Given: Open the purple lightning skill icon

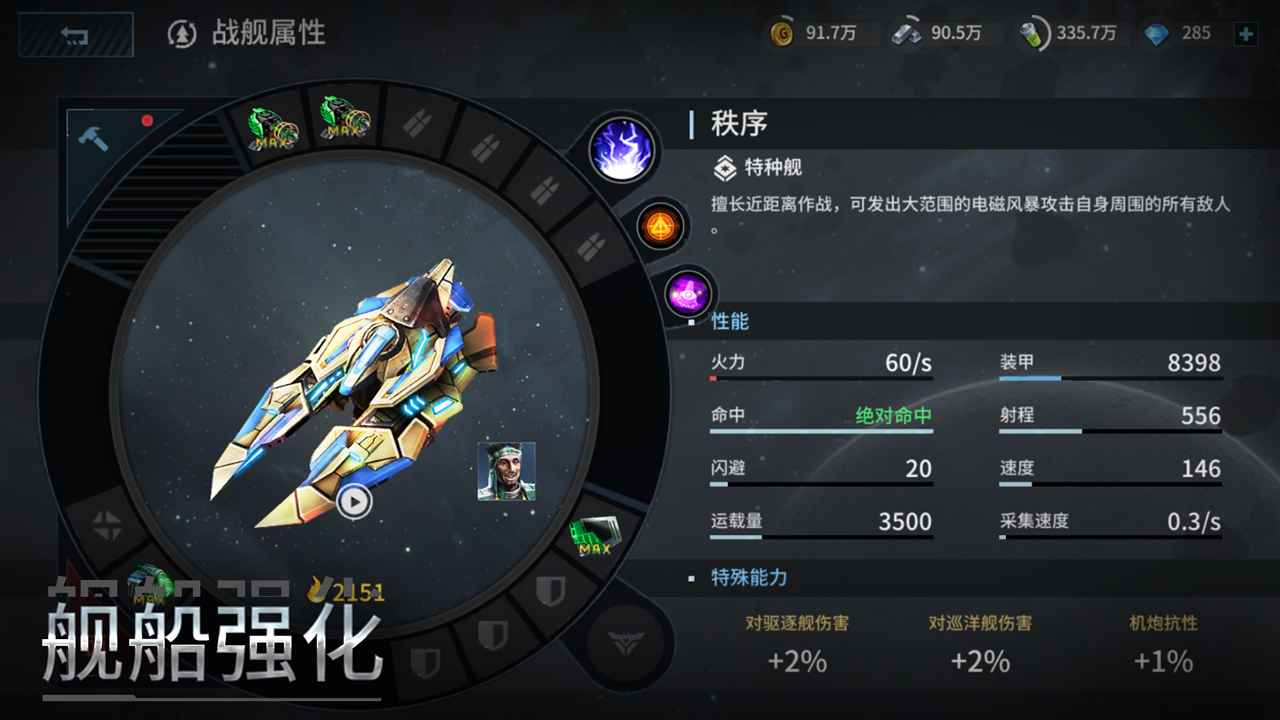Looking at the screenshot, I should (x=622, y=150).
